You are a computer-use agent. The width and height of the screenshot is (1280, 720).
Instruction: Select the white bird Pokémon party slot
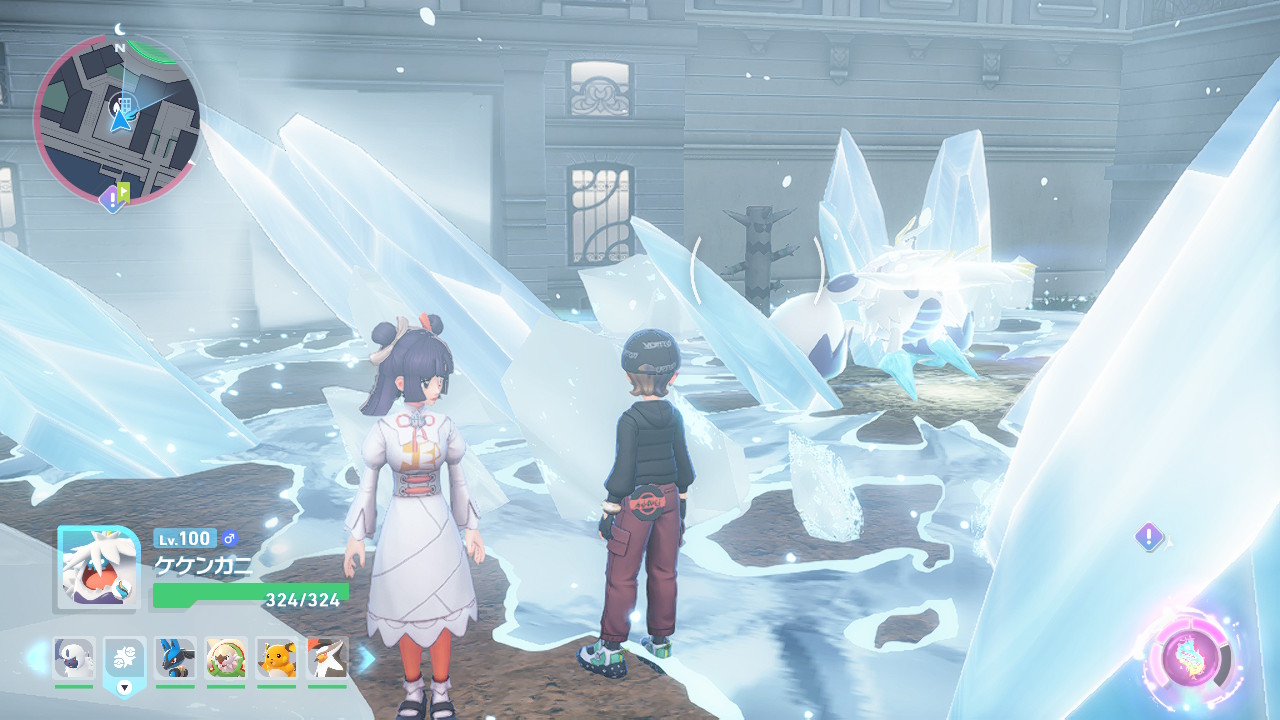coord(327,658)
